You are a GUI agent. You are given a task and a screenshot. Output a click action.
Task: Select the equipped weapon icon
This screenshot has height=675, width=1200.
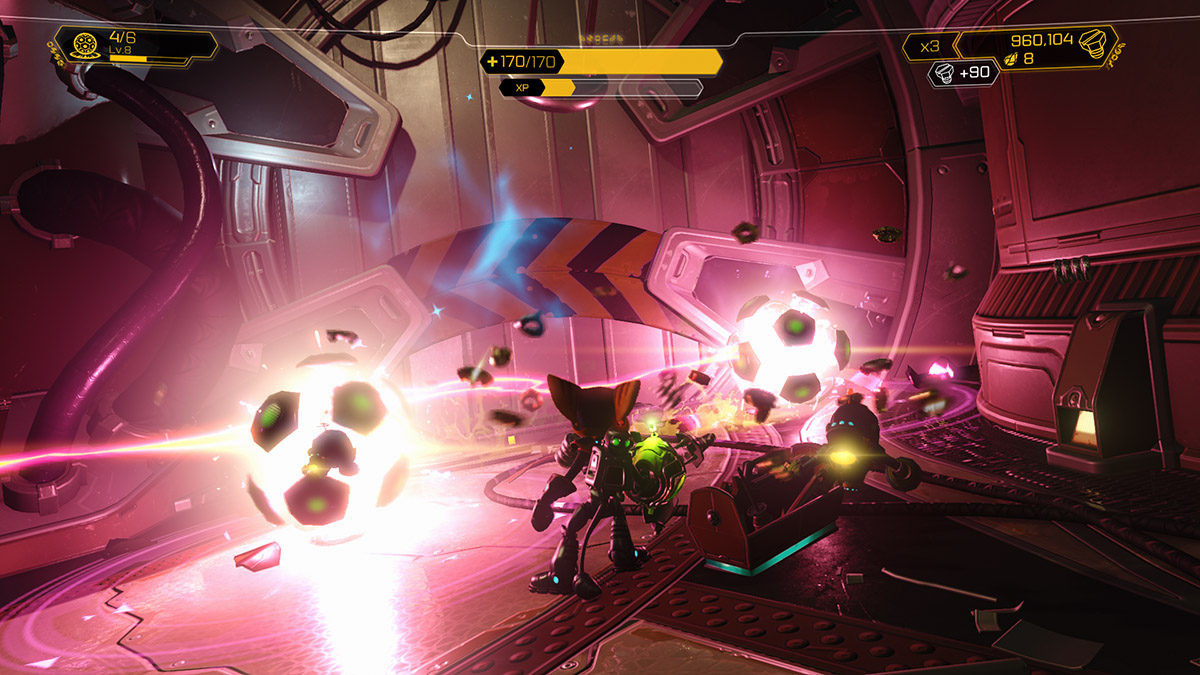click(x=85, y=44)
